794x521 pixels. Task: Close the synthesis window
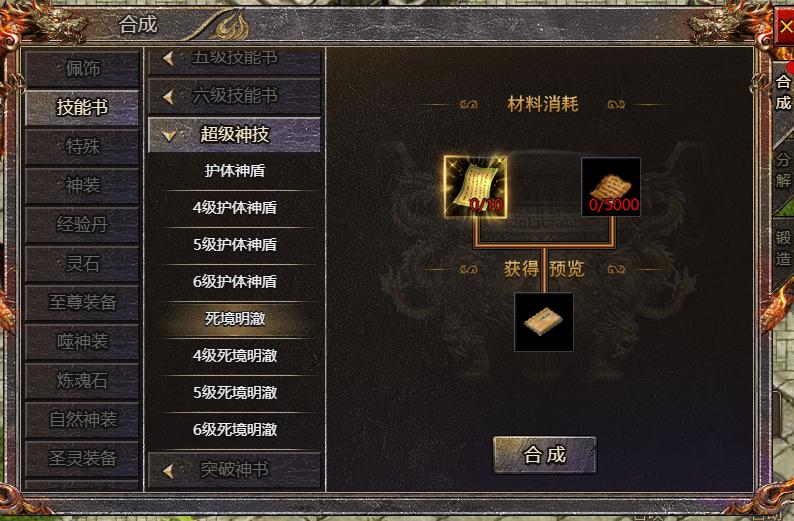[x=783, y=29]
